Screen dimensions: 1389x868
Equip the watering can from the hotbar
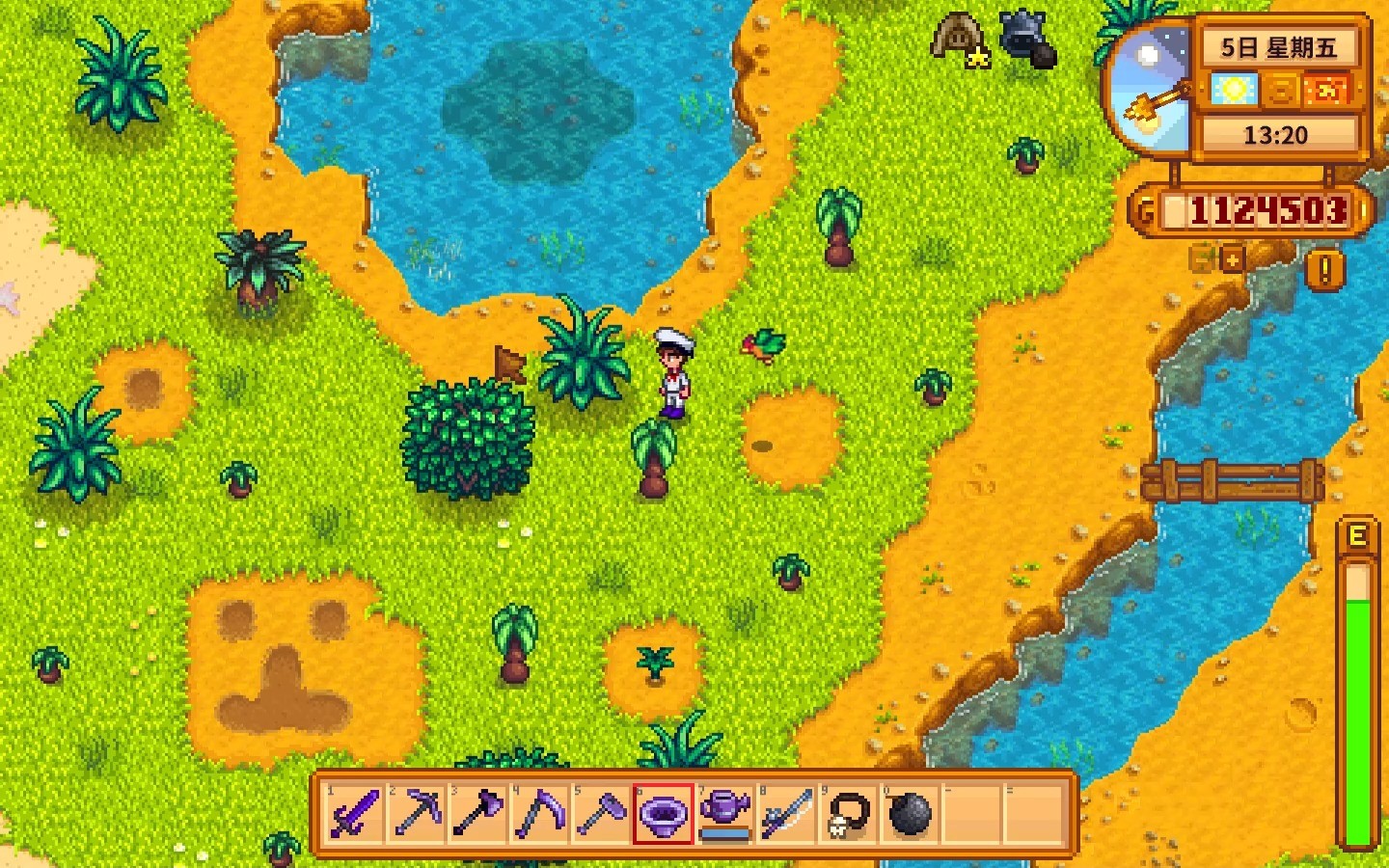point(724,814)
